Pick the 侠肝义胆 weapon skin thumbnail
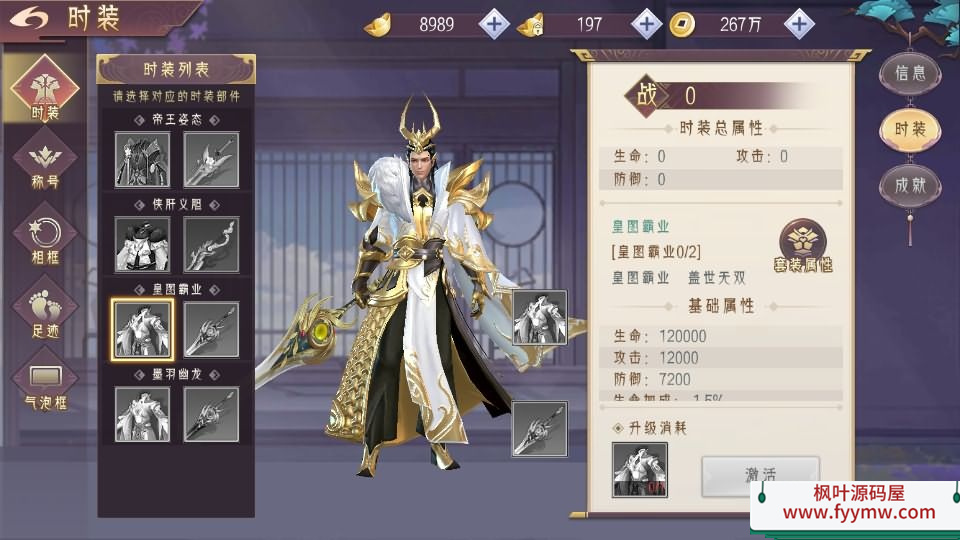The height and width of the screenshot is (540, 960). tap(211, 244)
